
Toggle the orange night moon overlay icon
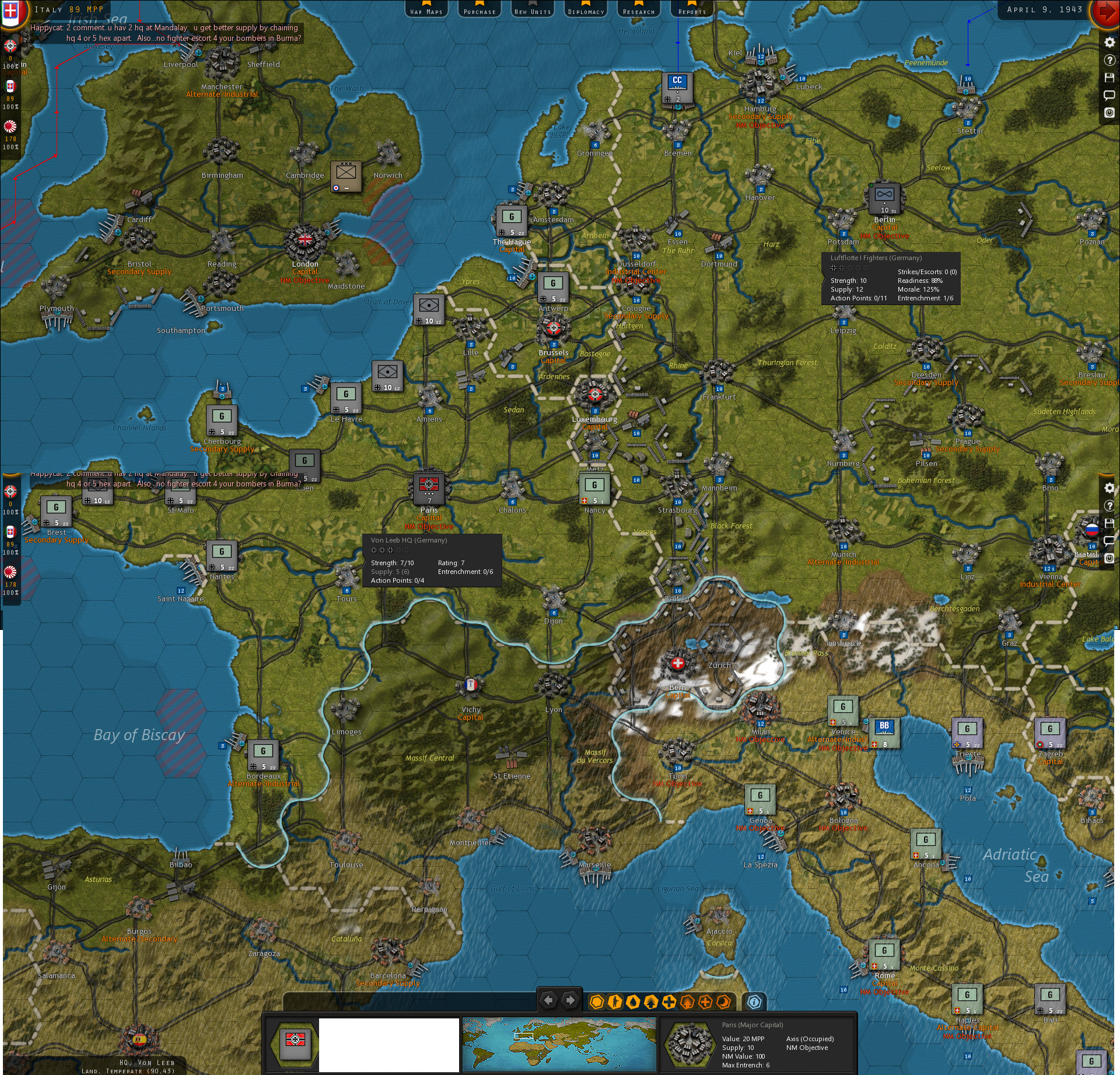point(723,1002)
